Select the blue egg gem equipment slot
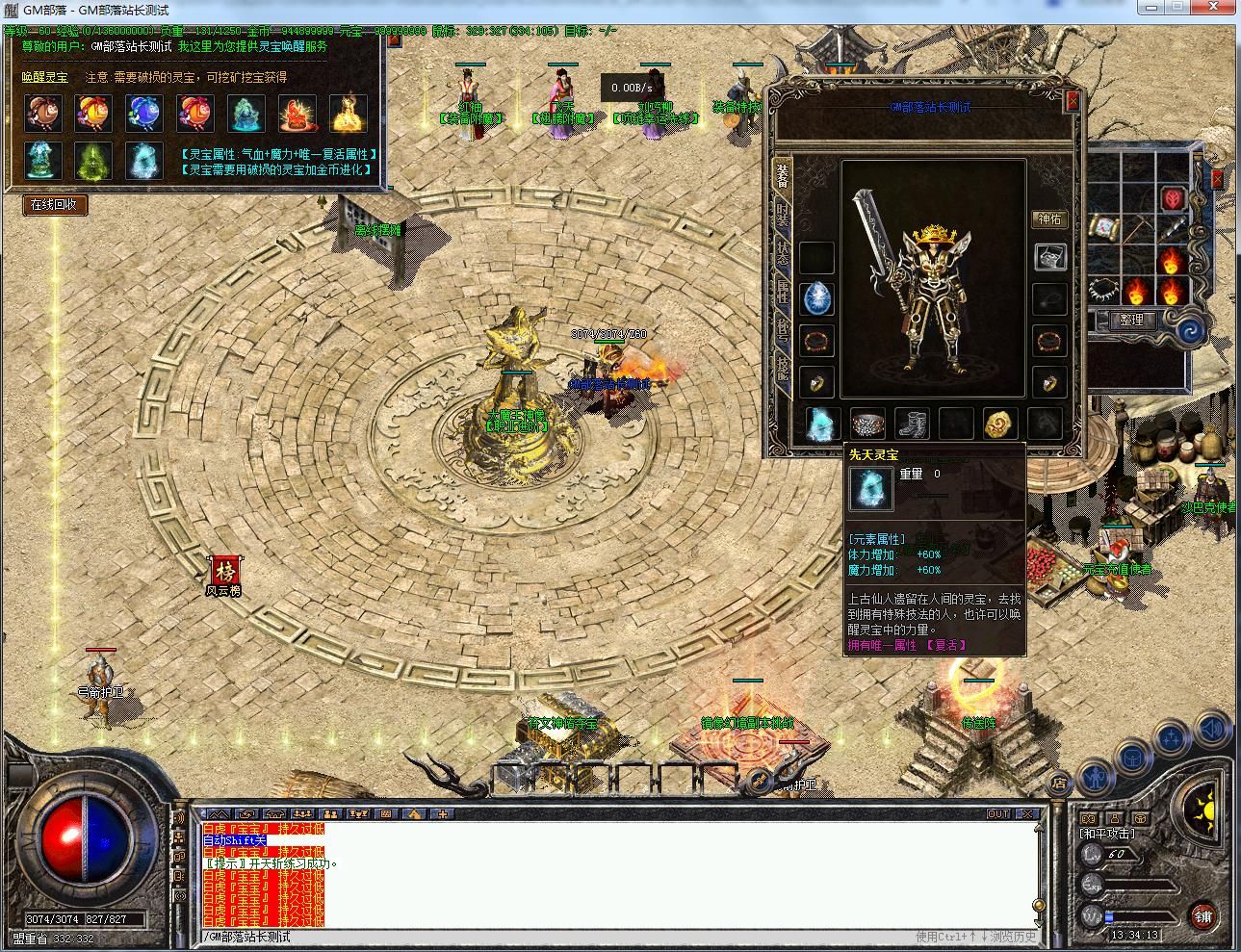 (817, 297)
